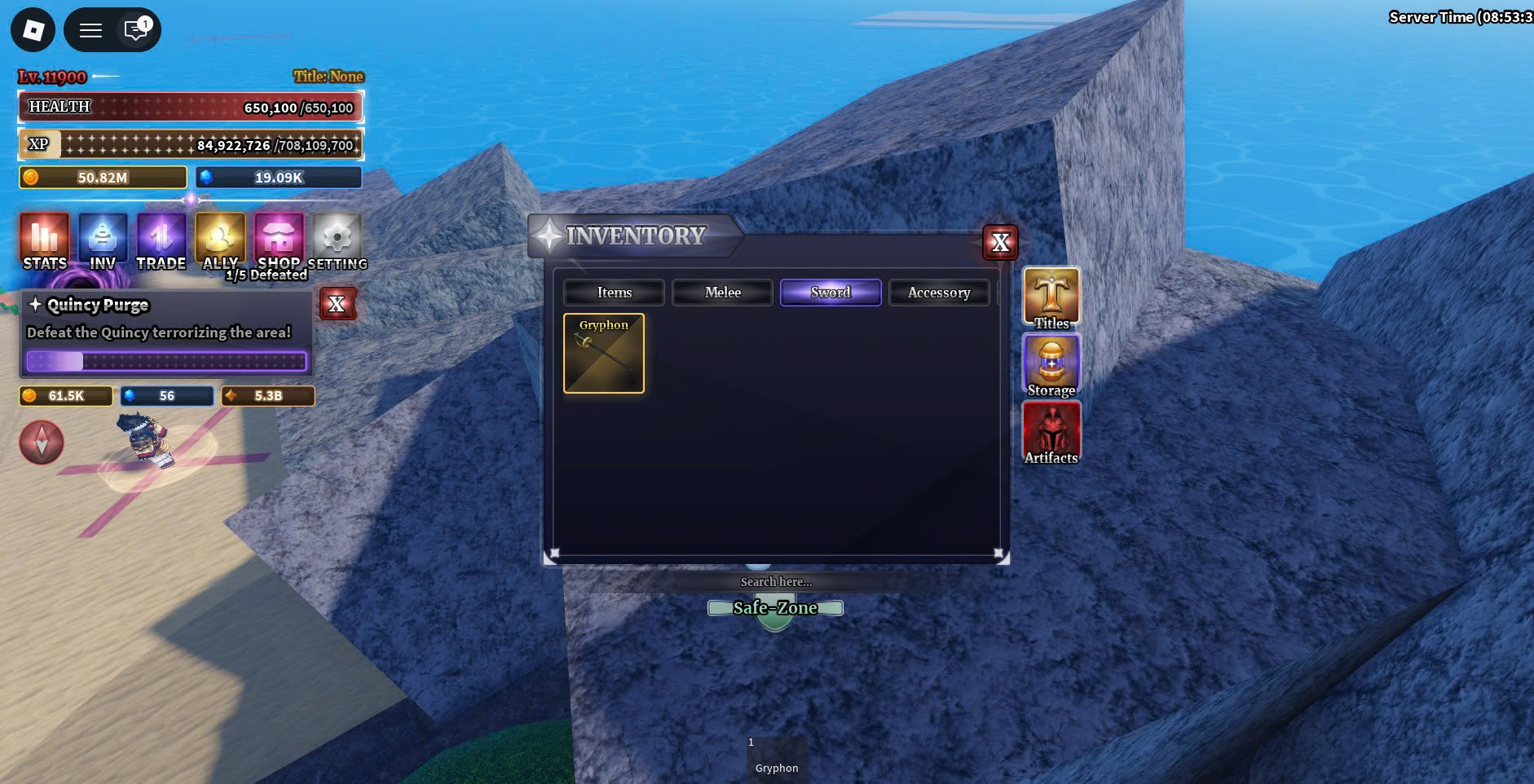
Task: Open the Accessory tab
Action: (x=939, y=293)
